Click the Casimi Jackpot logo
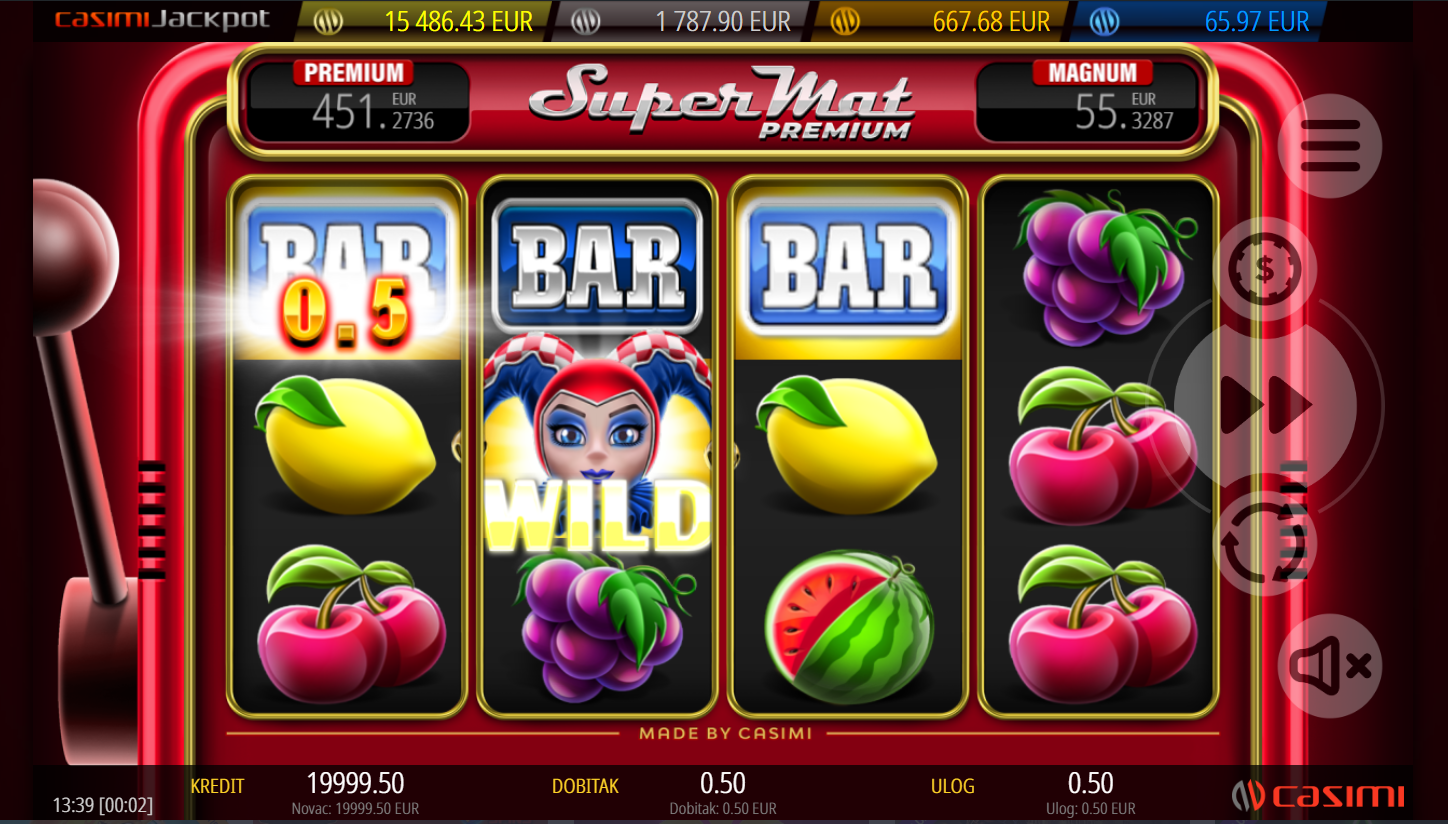The height and width of the screenshot is (824, 1448). coord(162,20)
